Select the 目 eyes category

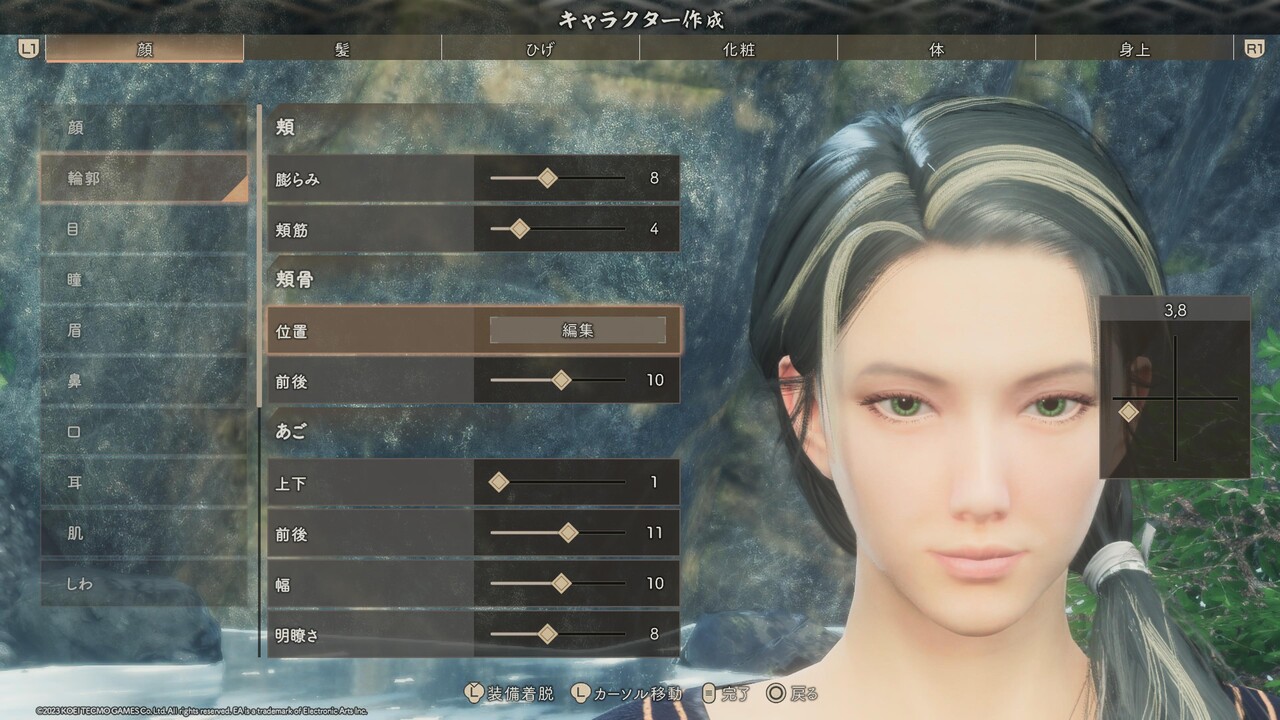pyautogui.click(x=144, y=229)
